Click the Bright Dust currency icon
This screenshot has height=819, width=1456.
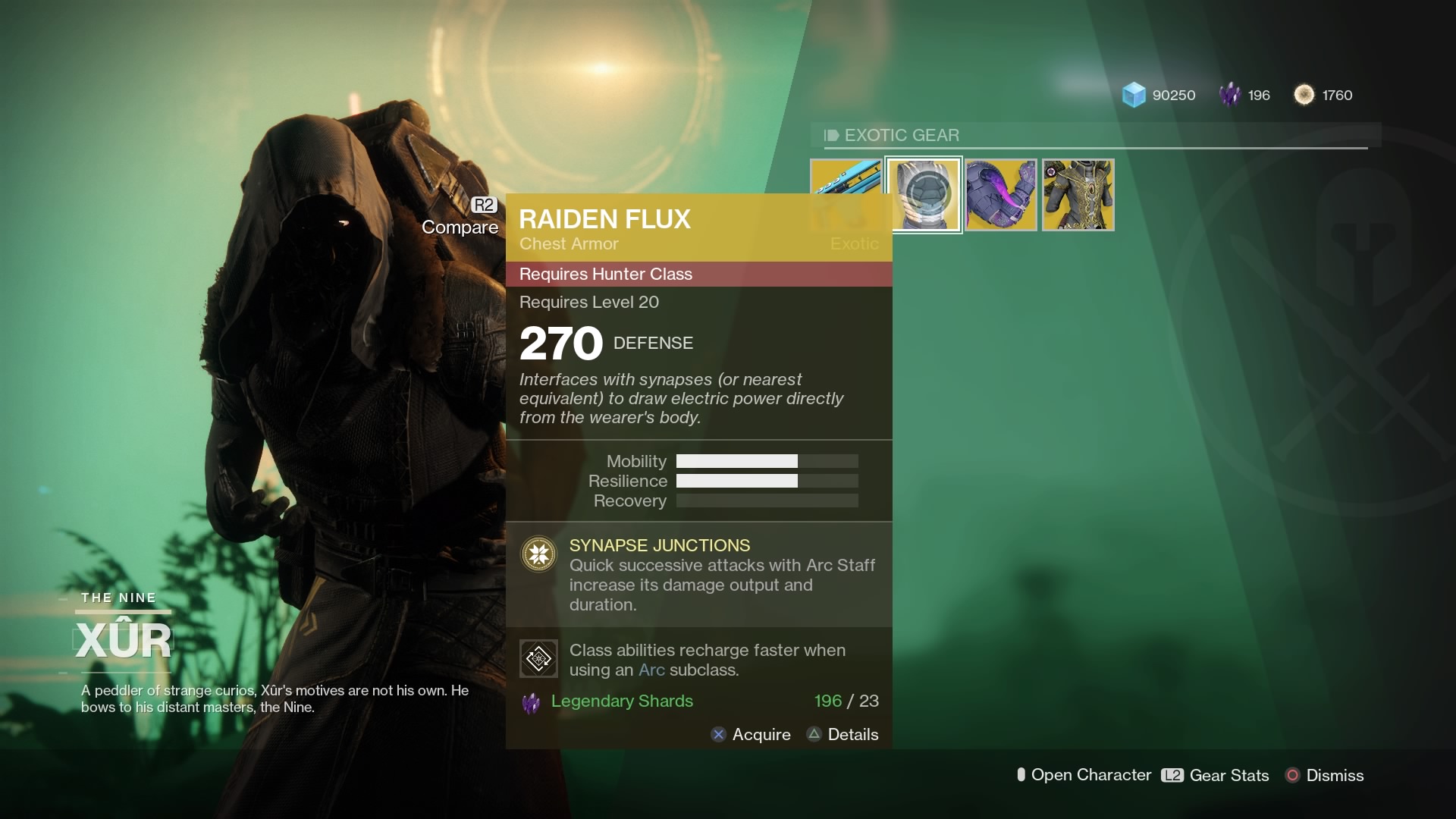click(x=1305, y=95)
